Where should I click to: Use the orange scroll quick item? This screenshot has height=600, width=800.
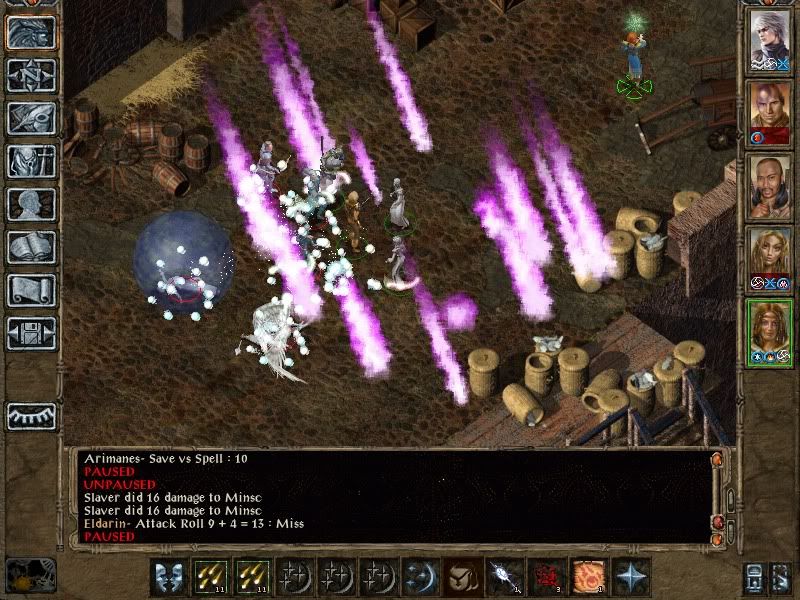pos(588,577)
